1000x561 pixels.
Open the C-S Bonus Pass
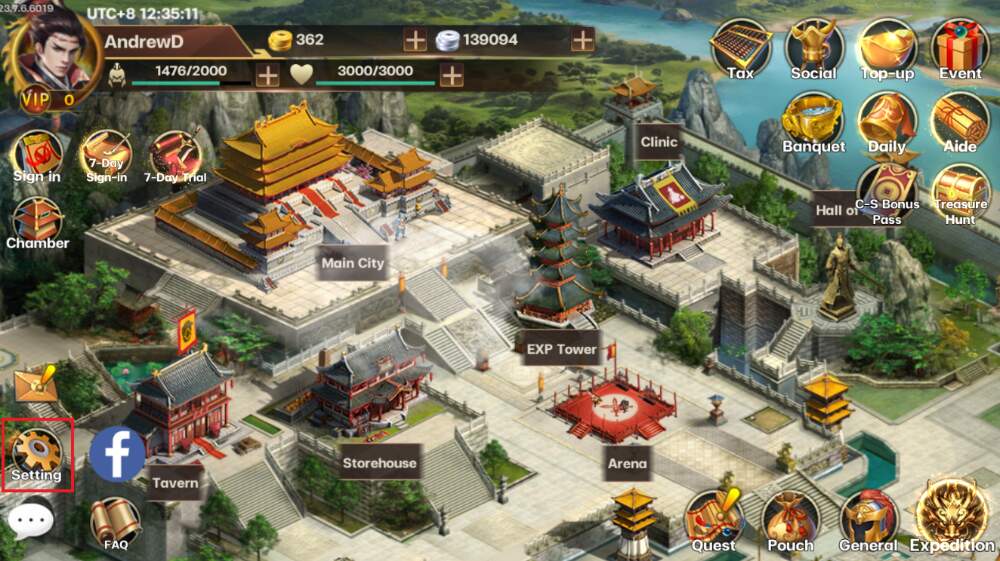[887, 192]
